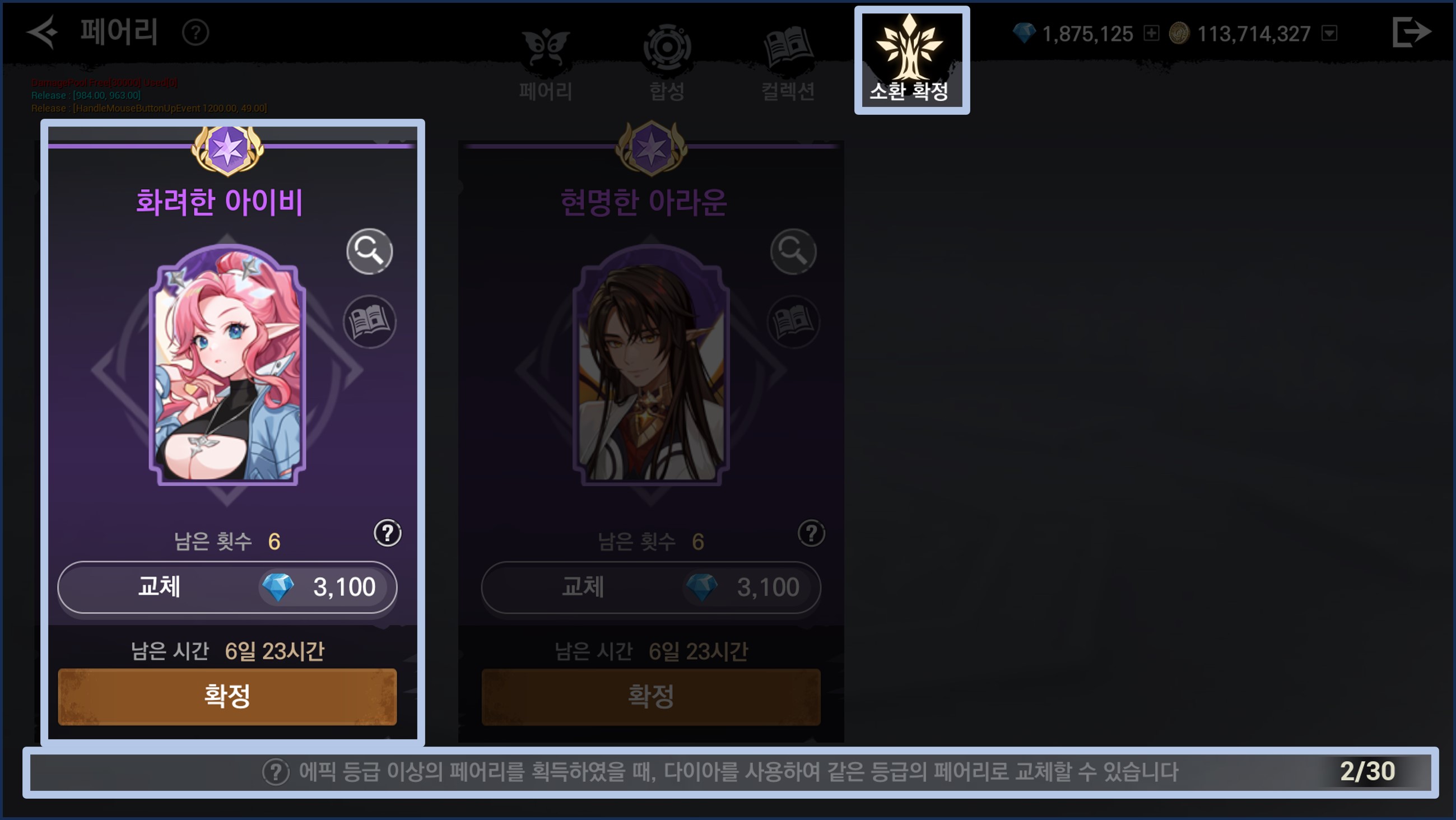Expand the gold currency dropdown arrow
The image size is (1456, 820).
1329,33
